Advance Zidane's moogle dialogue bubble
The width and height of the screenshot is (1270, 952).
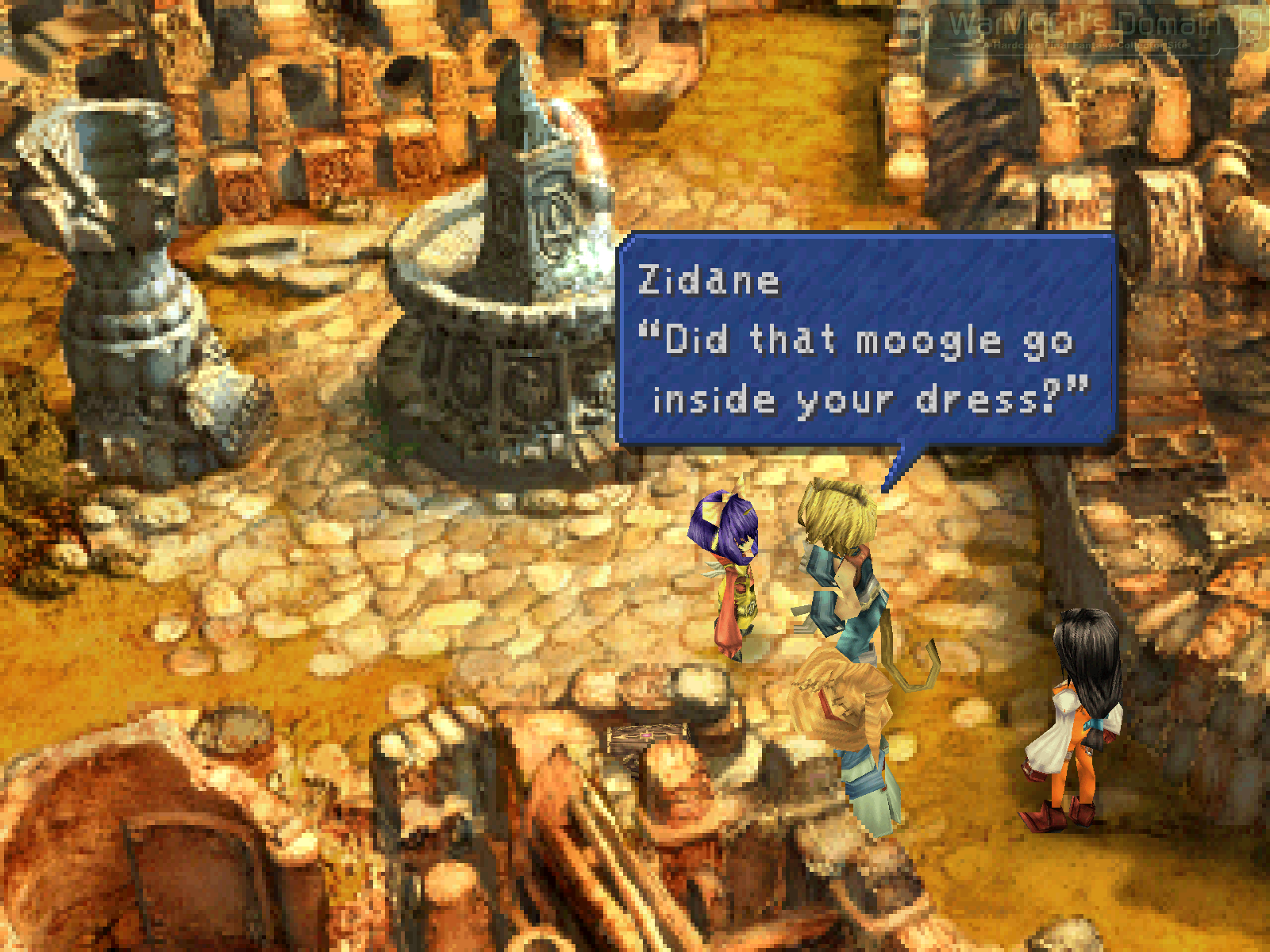tap(867, 340)
